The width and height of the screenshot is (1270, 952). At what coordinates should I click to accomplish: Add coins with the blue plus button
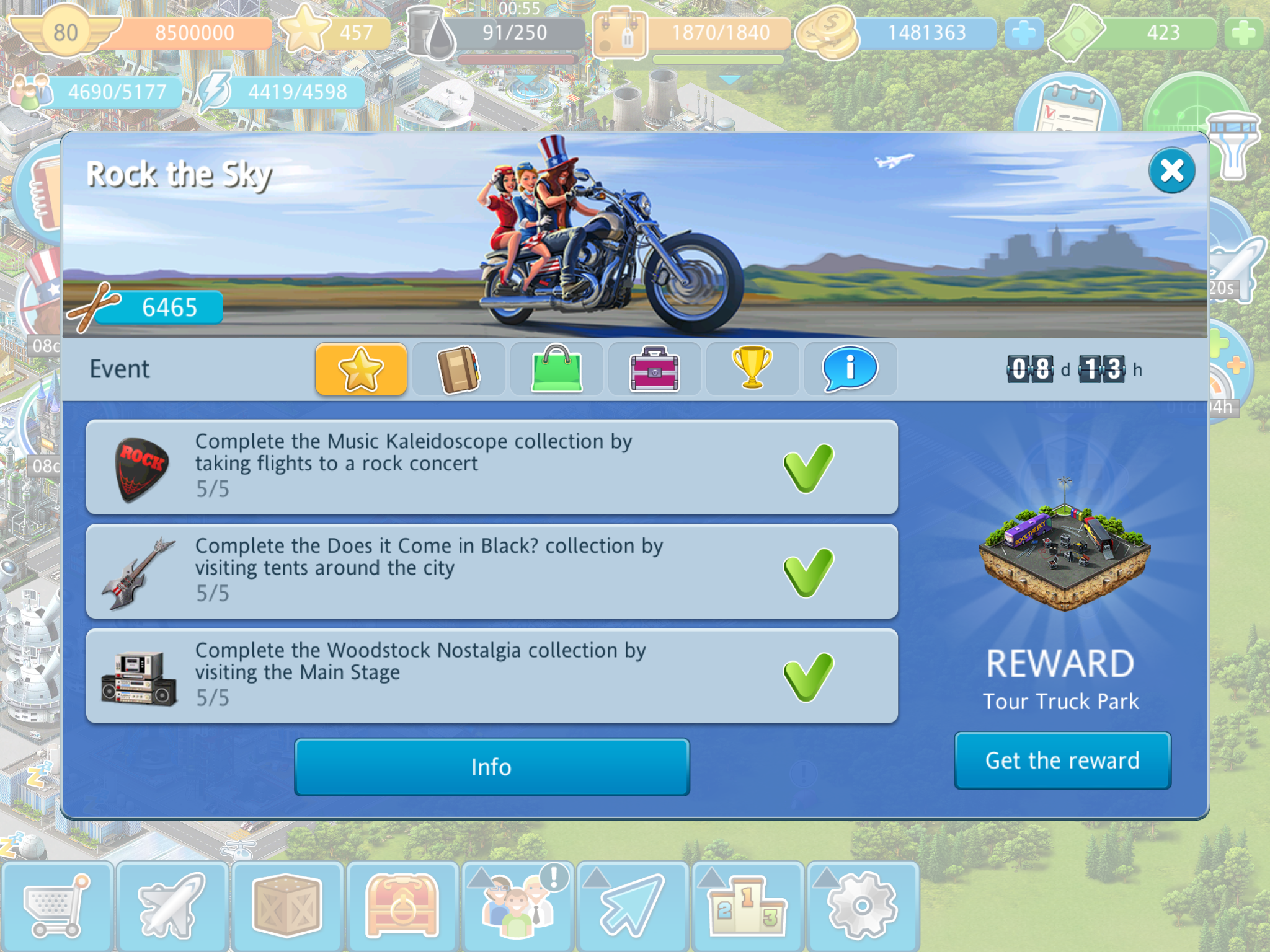tap(1024, 33)
